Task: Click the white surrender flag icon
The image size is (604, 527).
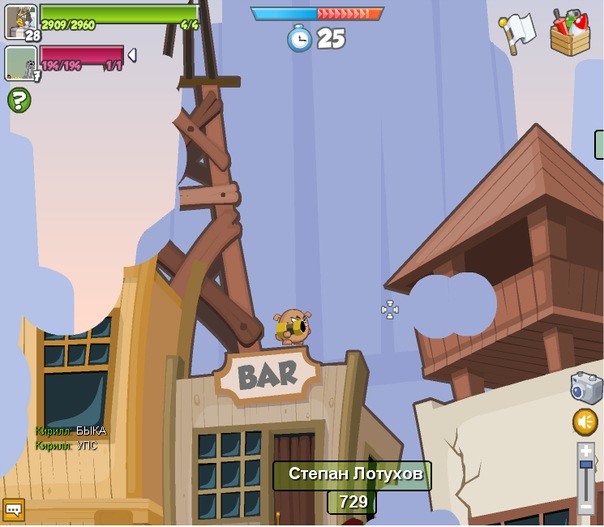Action: click(x=518, y=32)
